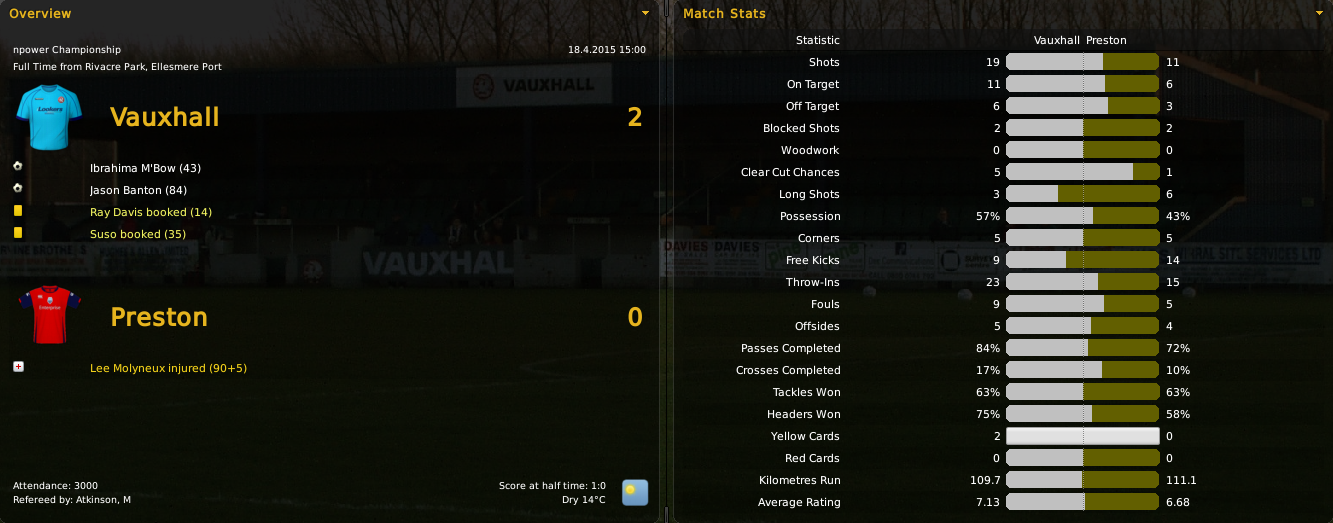Open the Ray Davis booked entry
Image resolution: width=1333 pixels, height=523 pixels.
[150, 212]
